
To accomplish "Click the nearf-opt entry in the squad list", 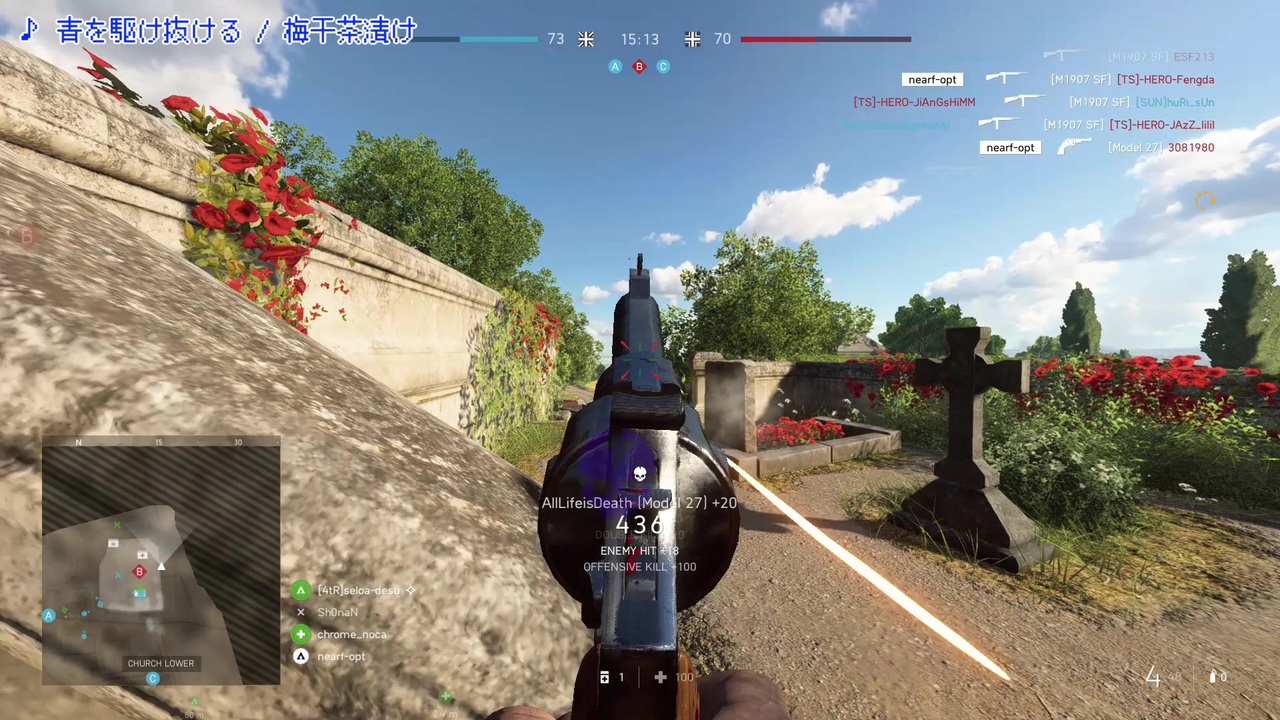I will click(341, 656).
